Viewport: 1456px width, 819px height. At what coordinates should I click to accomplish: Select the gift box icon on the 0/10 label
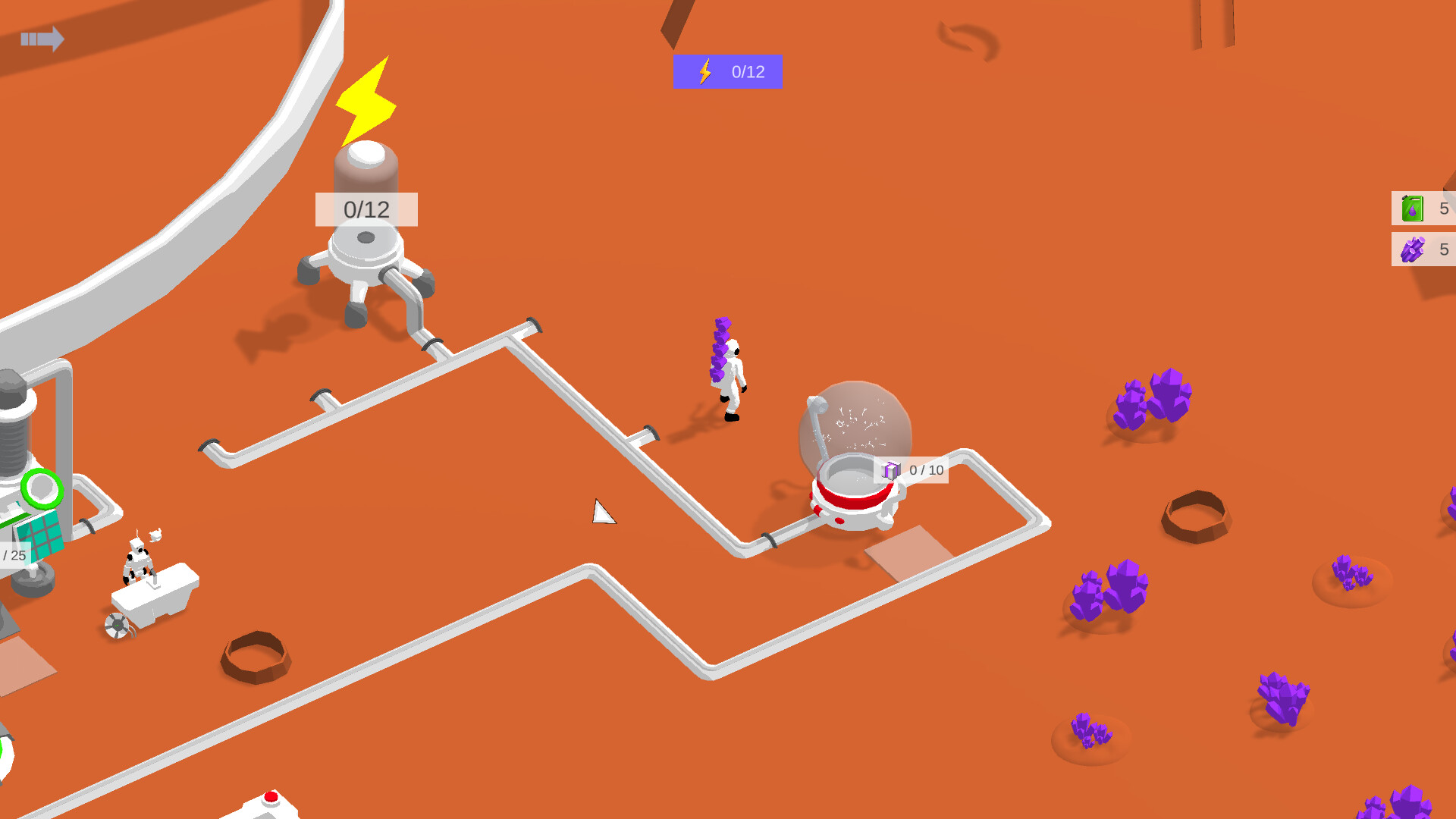click(x=891, y=470)
